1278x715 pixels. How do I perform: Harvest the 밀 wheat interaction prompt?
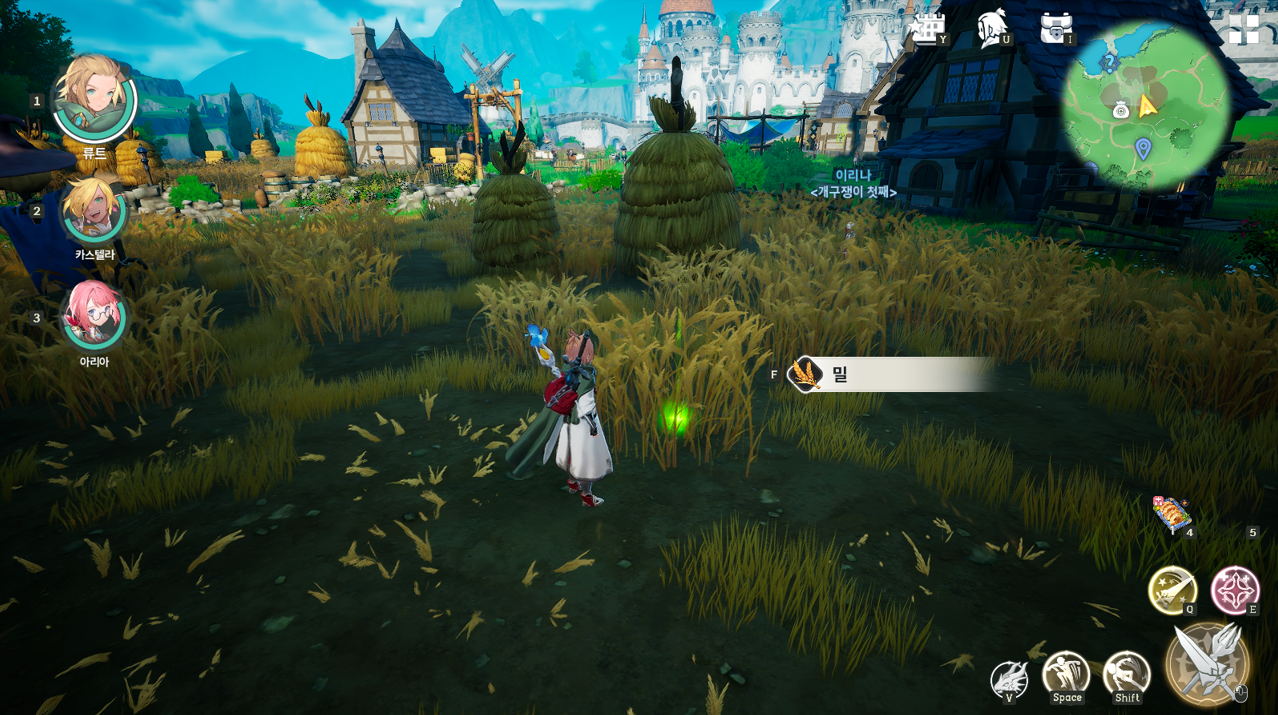[890, 375]
